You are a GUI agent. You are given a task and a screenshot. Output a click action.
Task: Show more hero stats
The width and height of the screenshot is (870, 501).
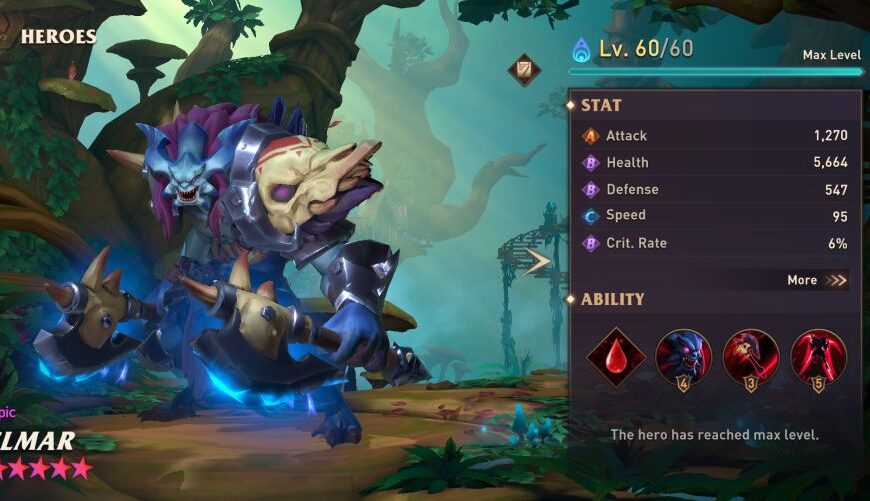click(x=816, y=280)
